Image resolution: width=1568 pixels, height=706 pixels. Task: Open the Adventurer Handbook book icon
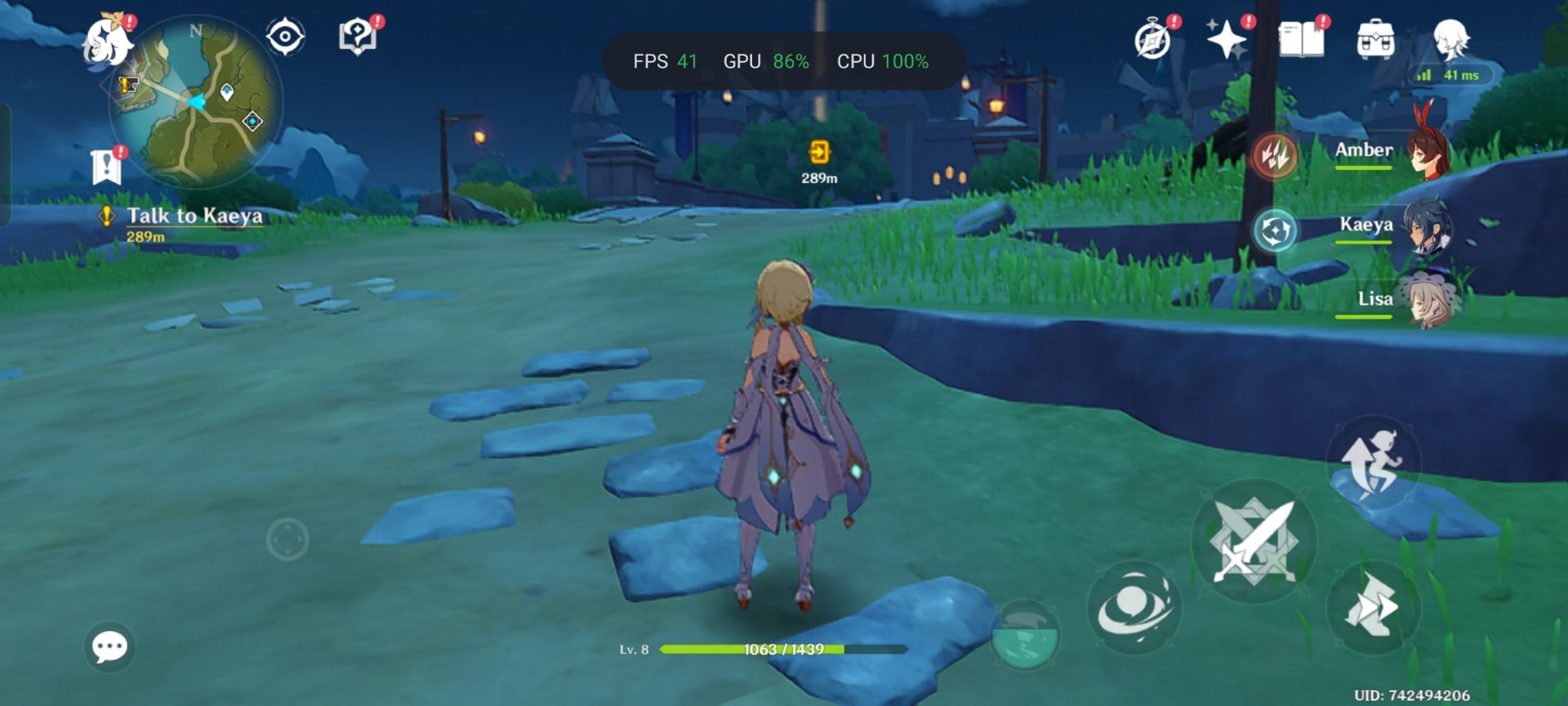[x=1301, y=39]
